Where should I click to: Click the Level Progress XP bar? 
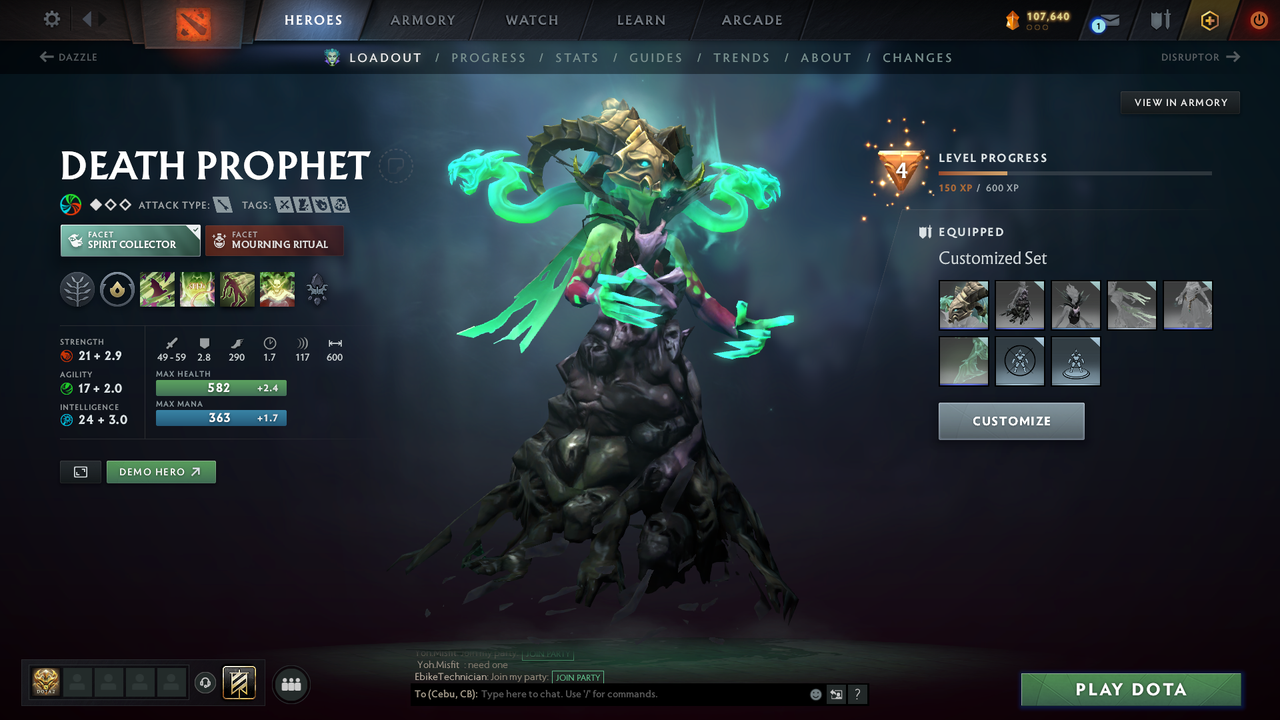click(1075, 171)
